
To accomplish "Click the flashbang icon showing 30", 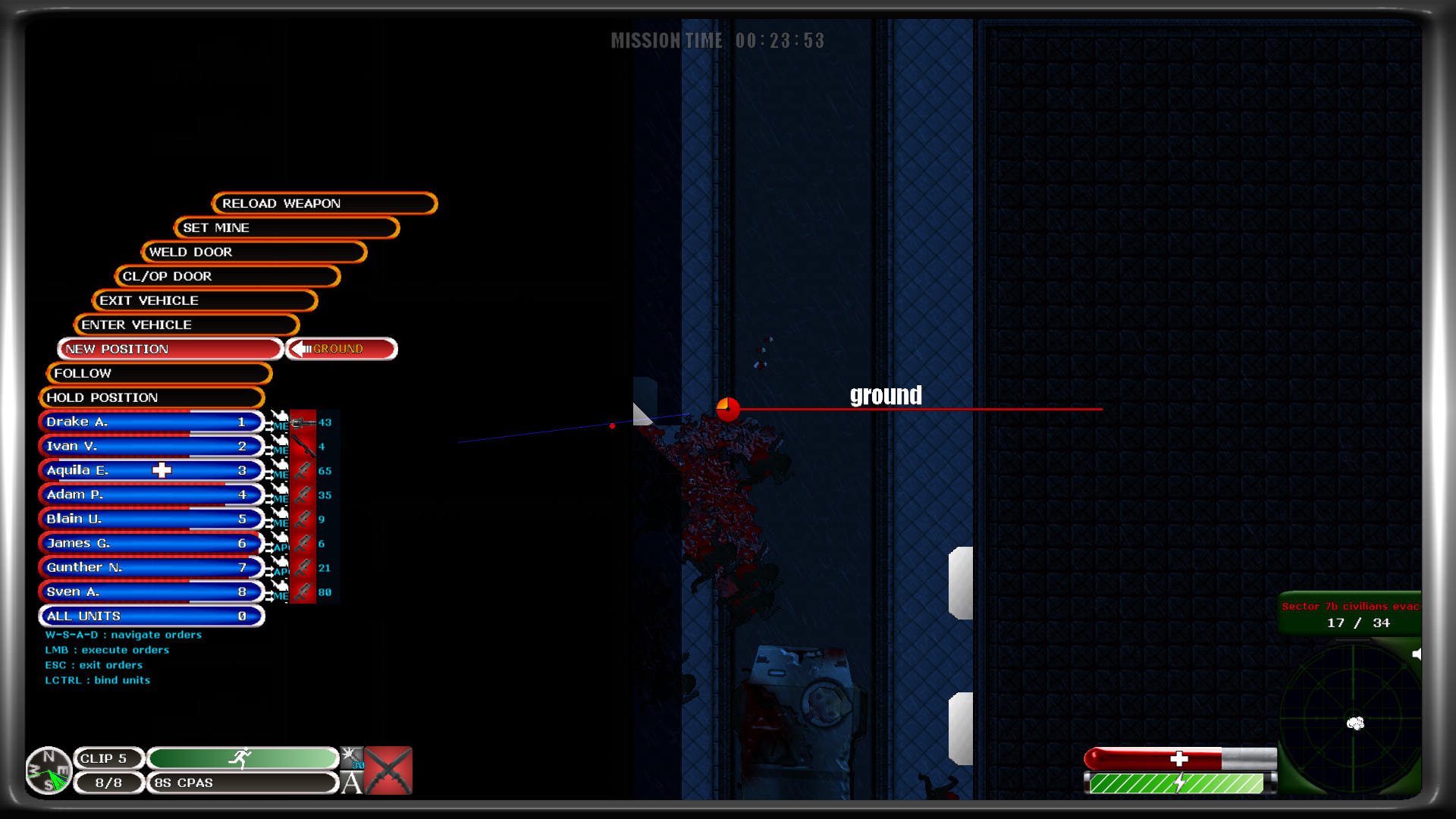I will [x=351, y=757].
